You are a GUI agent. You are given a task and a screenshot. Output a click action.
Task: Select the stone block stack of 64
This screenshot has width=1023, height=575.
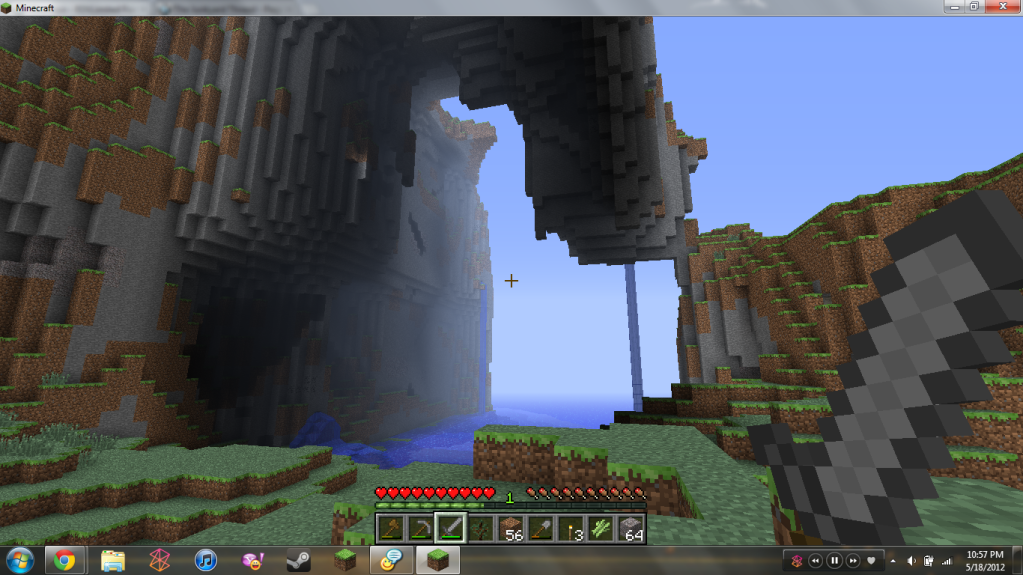coord(631,528)
